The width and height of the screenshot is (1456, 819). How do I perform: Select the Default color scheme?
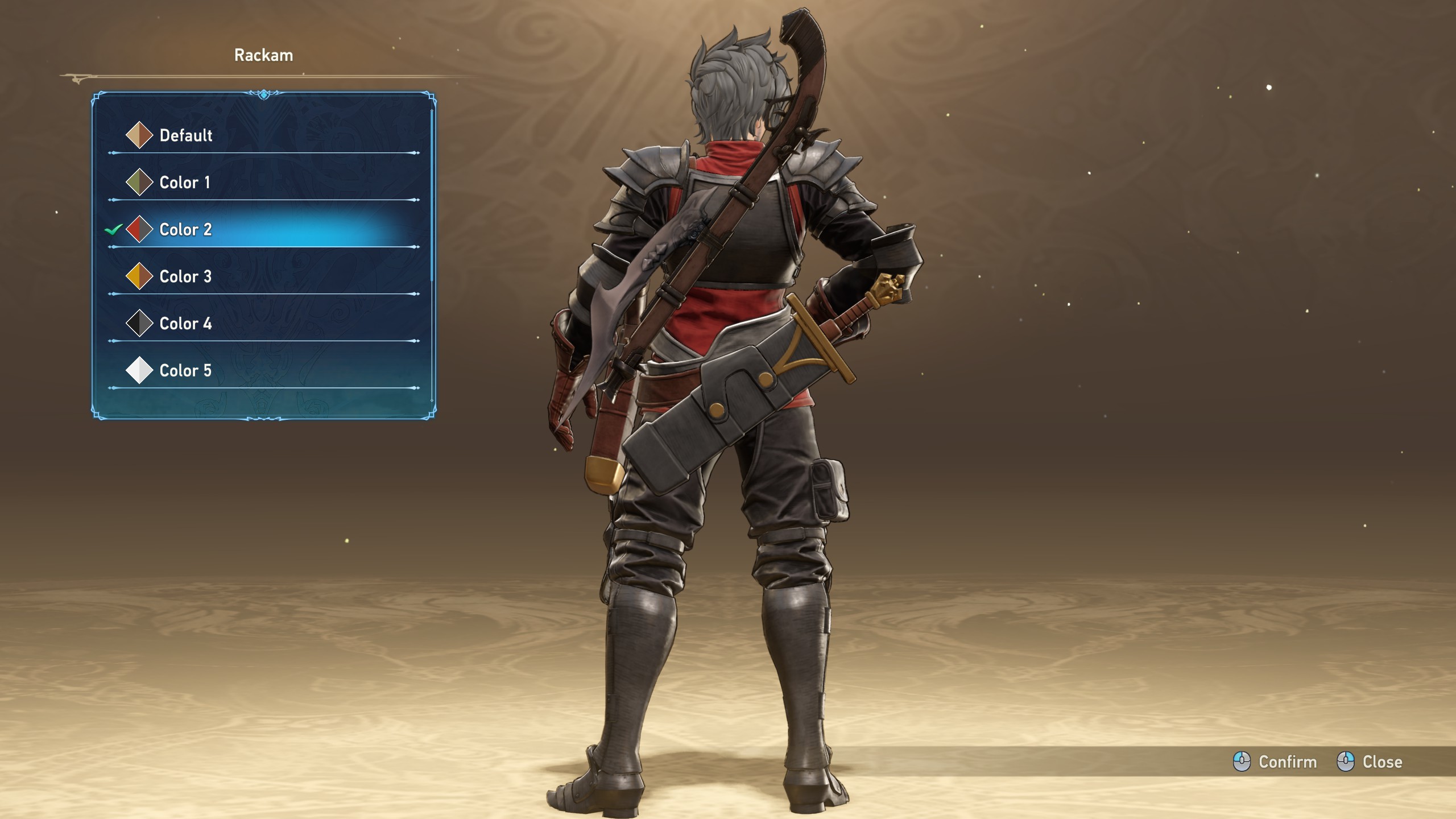[185, 135]
